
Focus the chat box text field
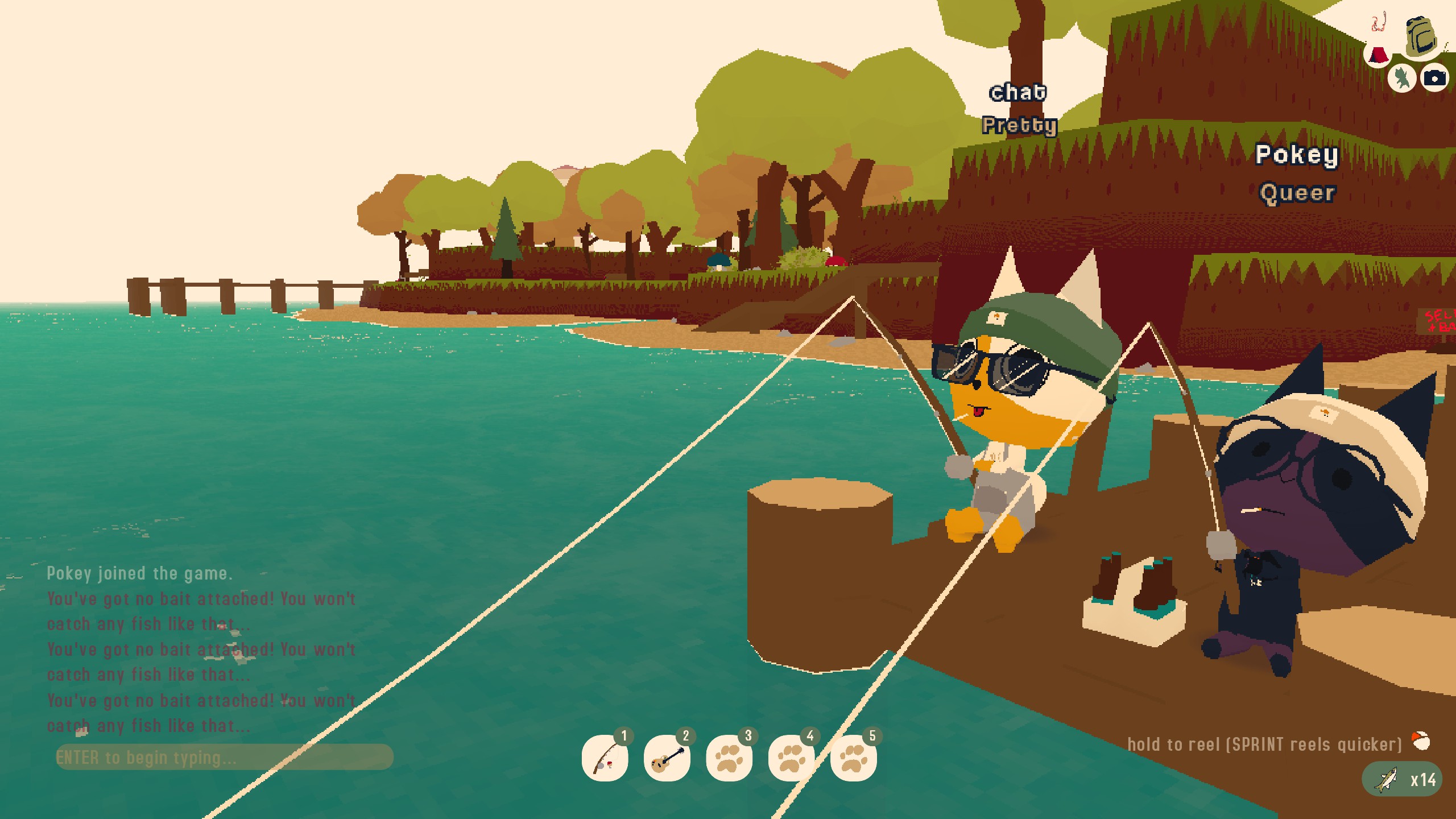224,757
